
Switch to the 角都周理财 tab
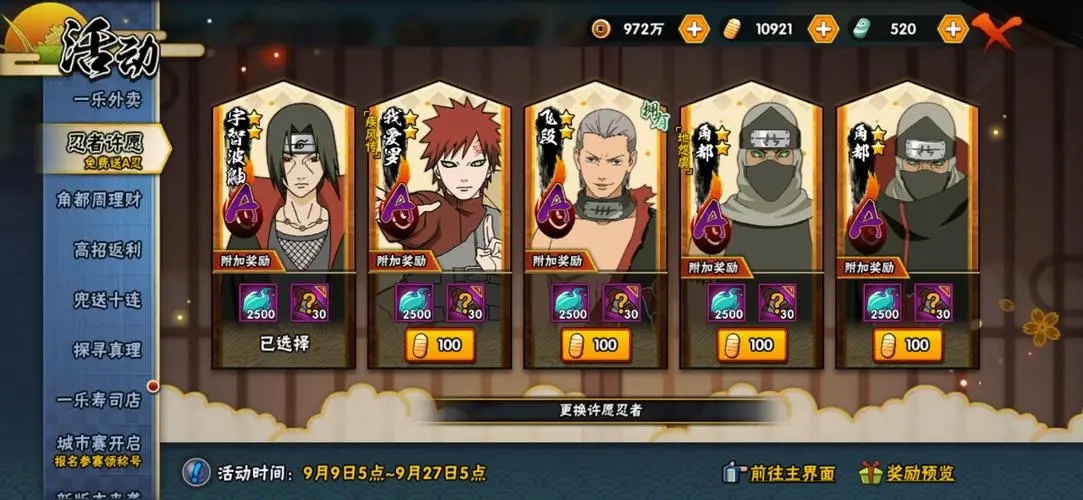tap(99, 199)
